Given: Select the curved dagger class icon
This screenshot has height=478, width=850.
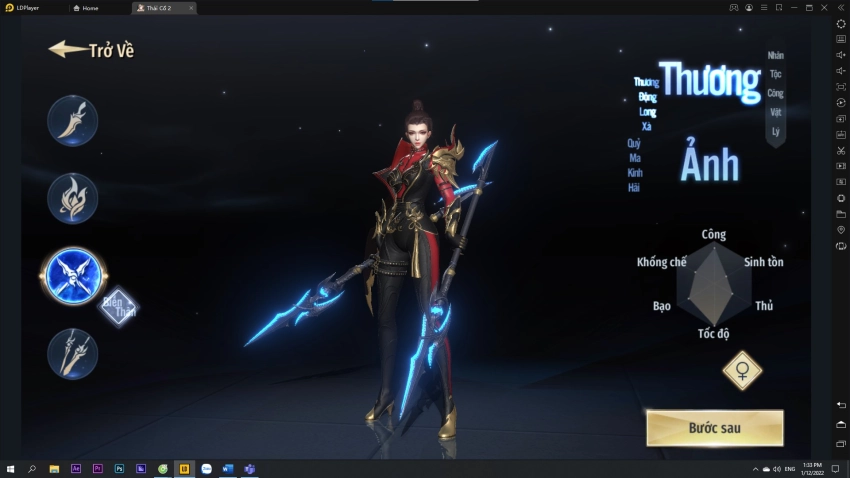Looking at the screenshot, I should tap(72, 121).
